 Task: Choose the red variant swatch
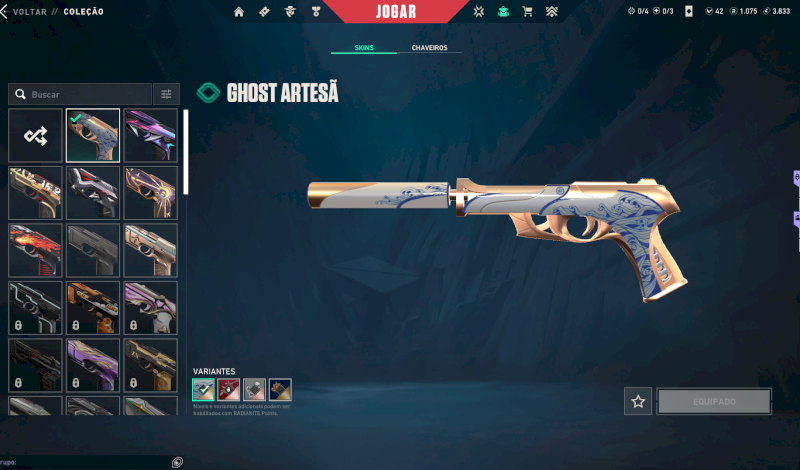pos(229,390)
